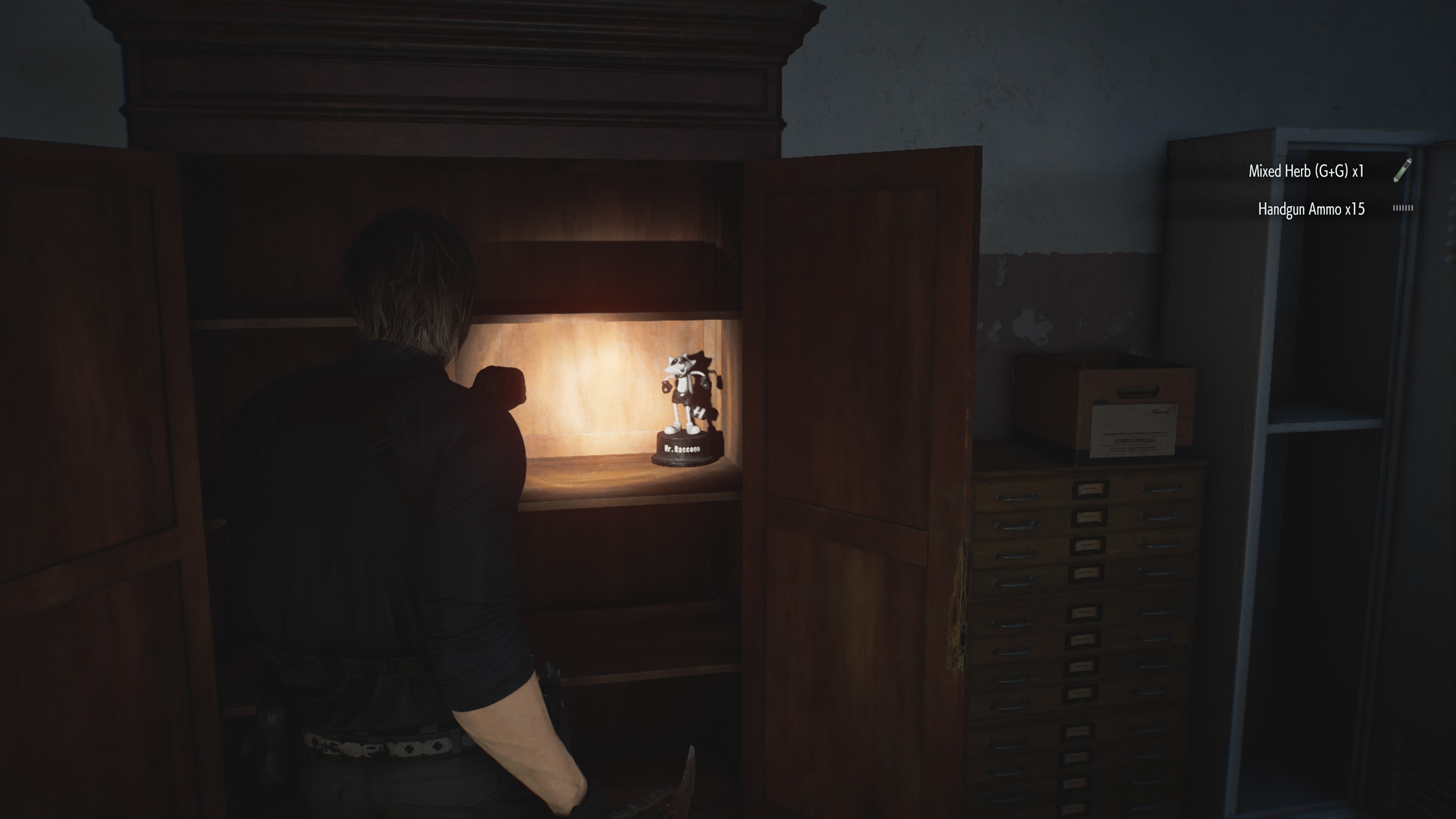Click the handle slot of the cardboard box
This screenshot has height=819, width=1456.
1138,391
